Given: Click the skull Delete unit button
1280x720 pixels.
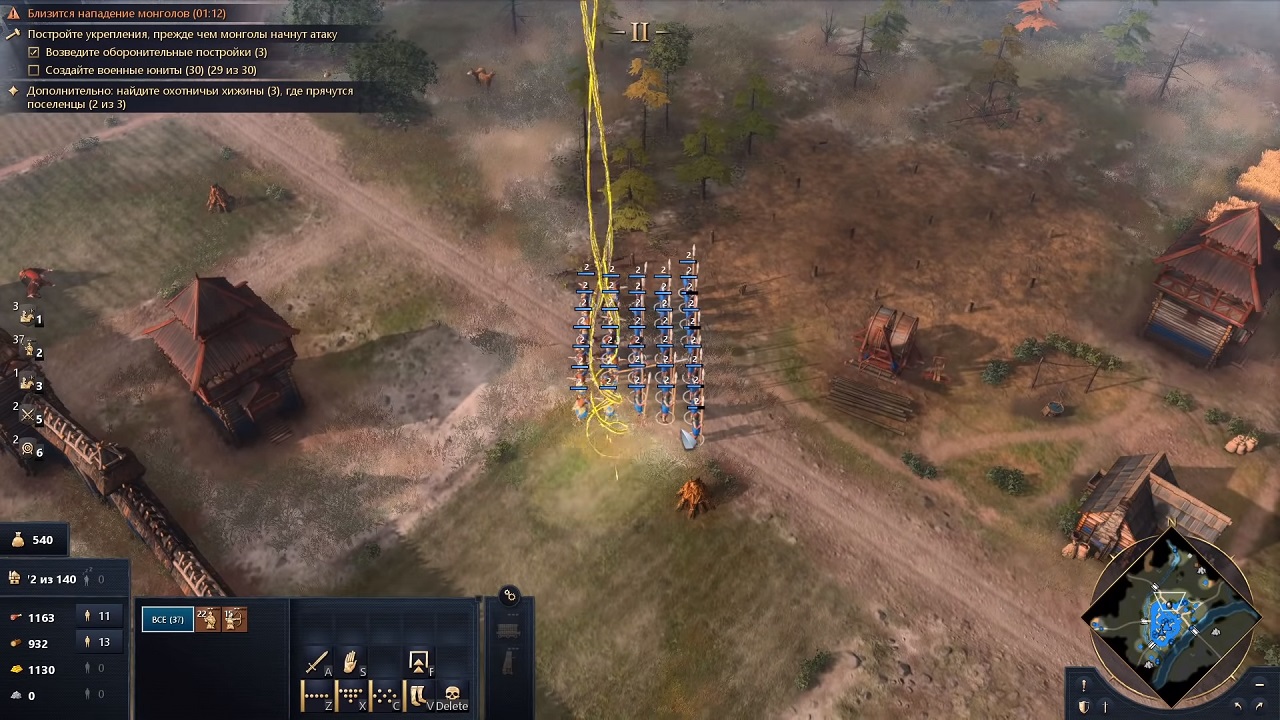Looking at the screenshot, I should [452, 694].
